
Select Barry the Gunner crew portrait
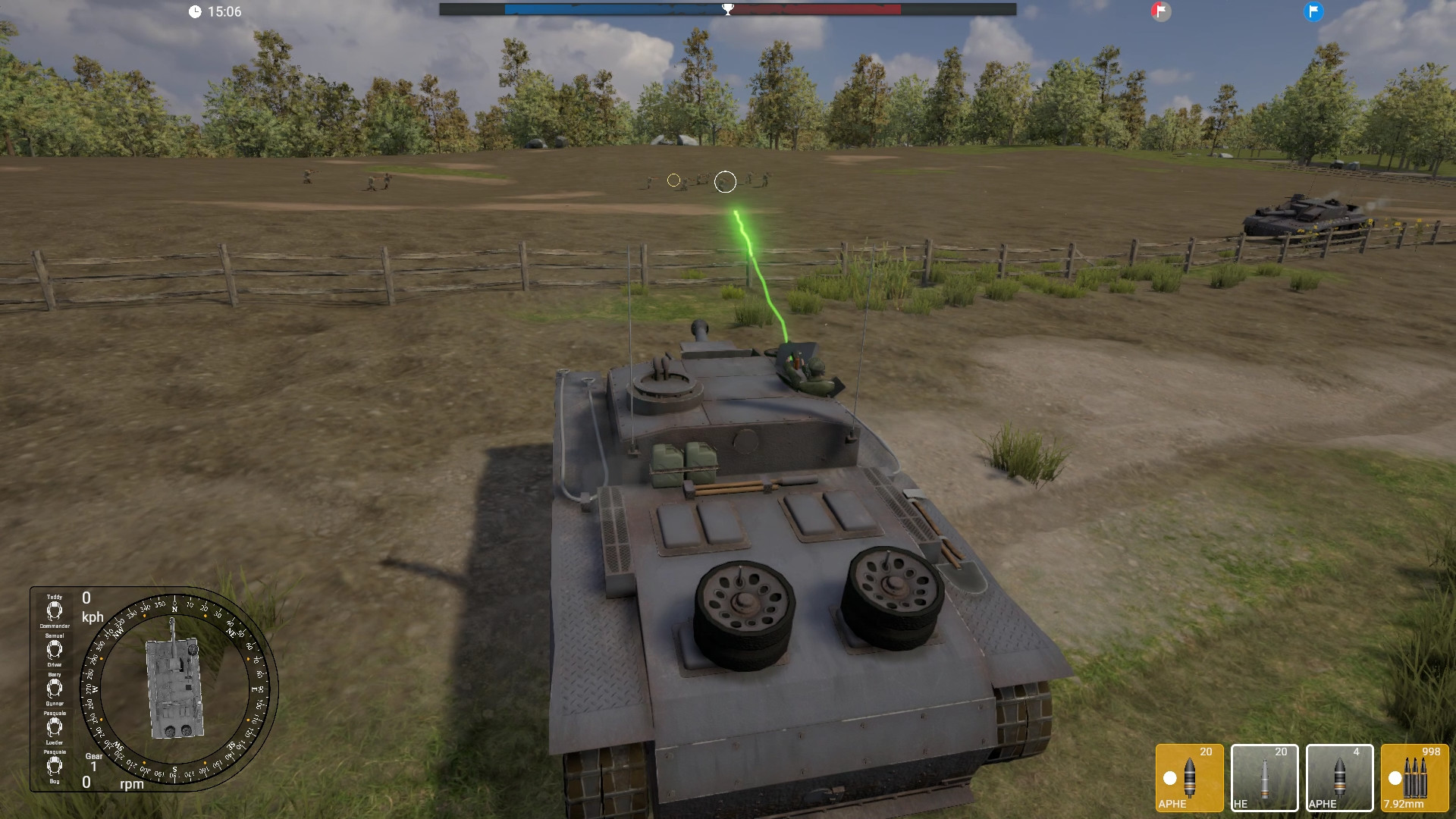tap(54, 689)
